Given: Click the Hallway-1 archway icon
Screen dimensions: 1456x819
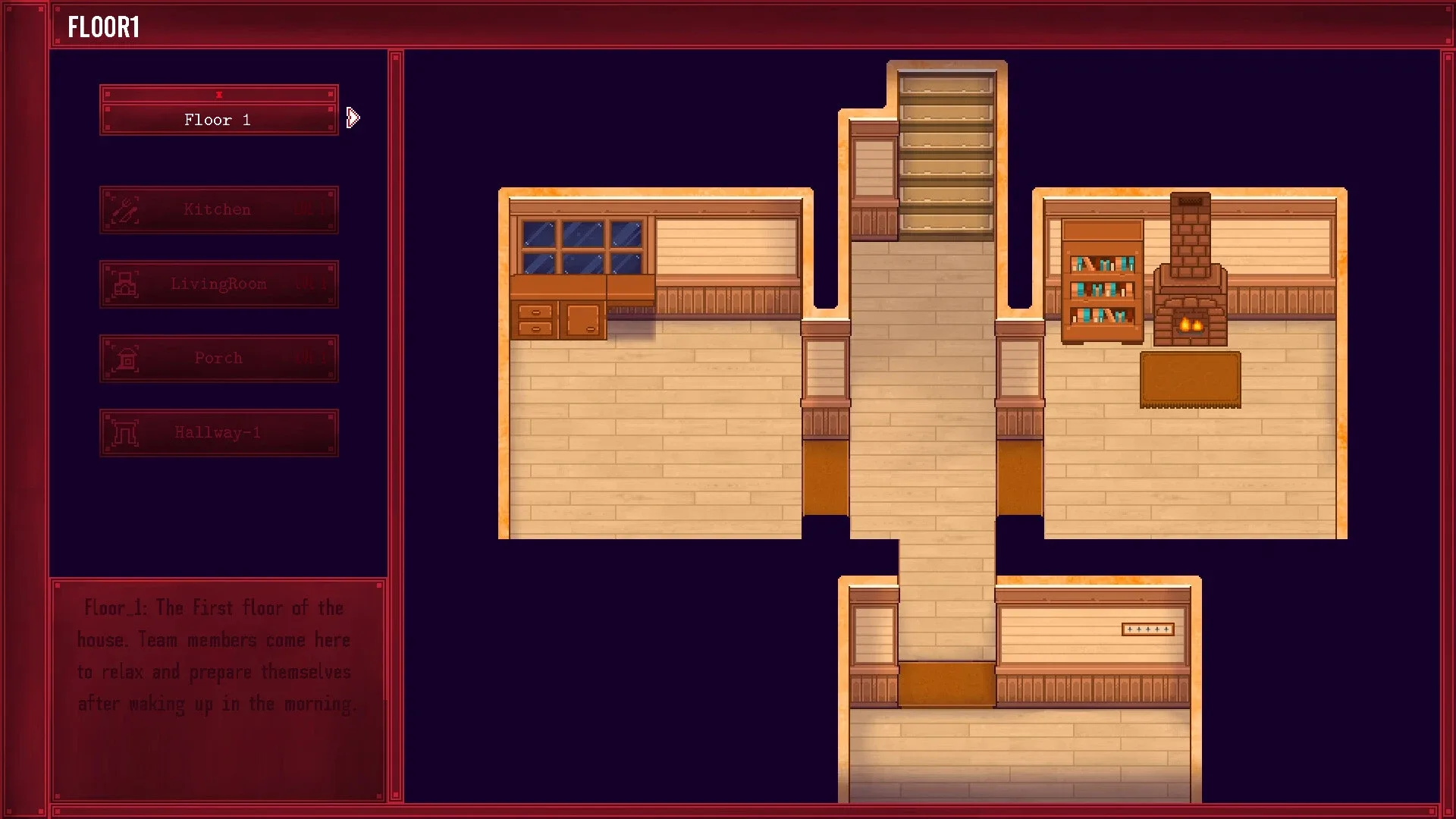Looking at the screenshot, I should [124, 432].
